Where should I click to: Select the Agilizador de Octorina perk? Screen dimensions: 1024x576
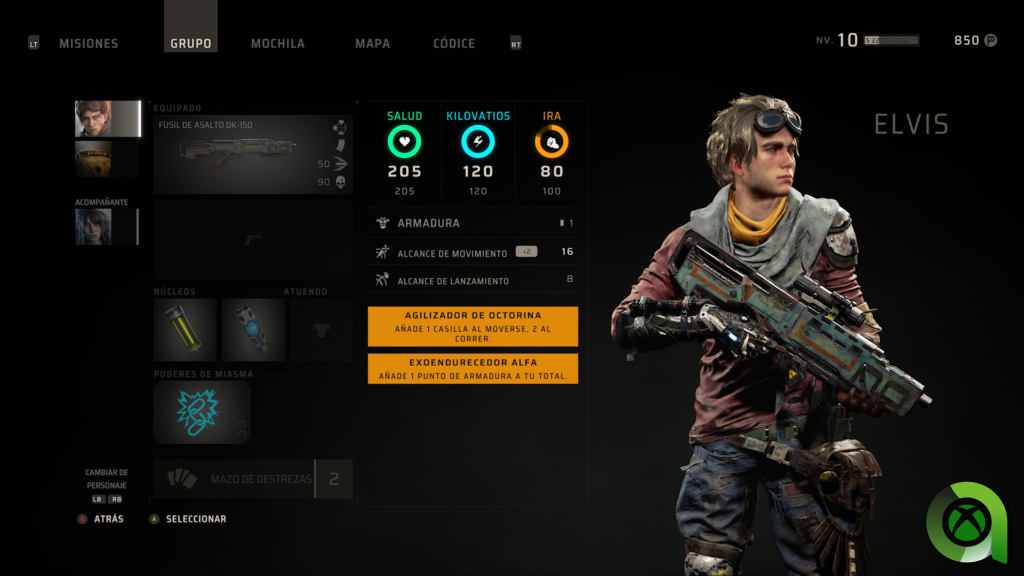point(473,326)
